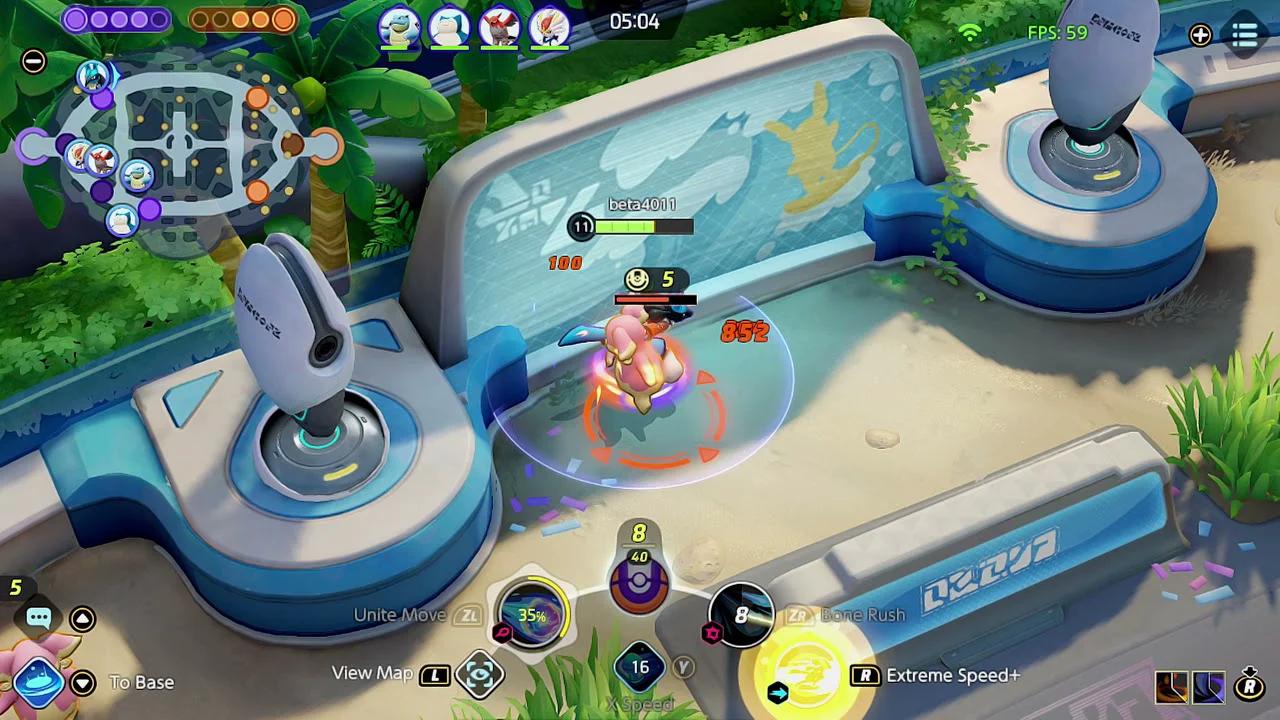Collapse the minimap with minus toggle
Image resolution: width=1280 pixels, height=720 pixels.
tap(33, 62)
